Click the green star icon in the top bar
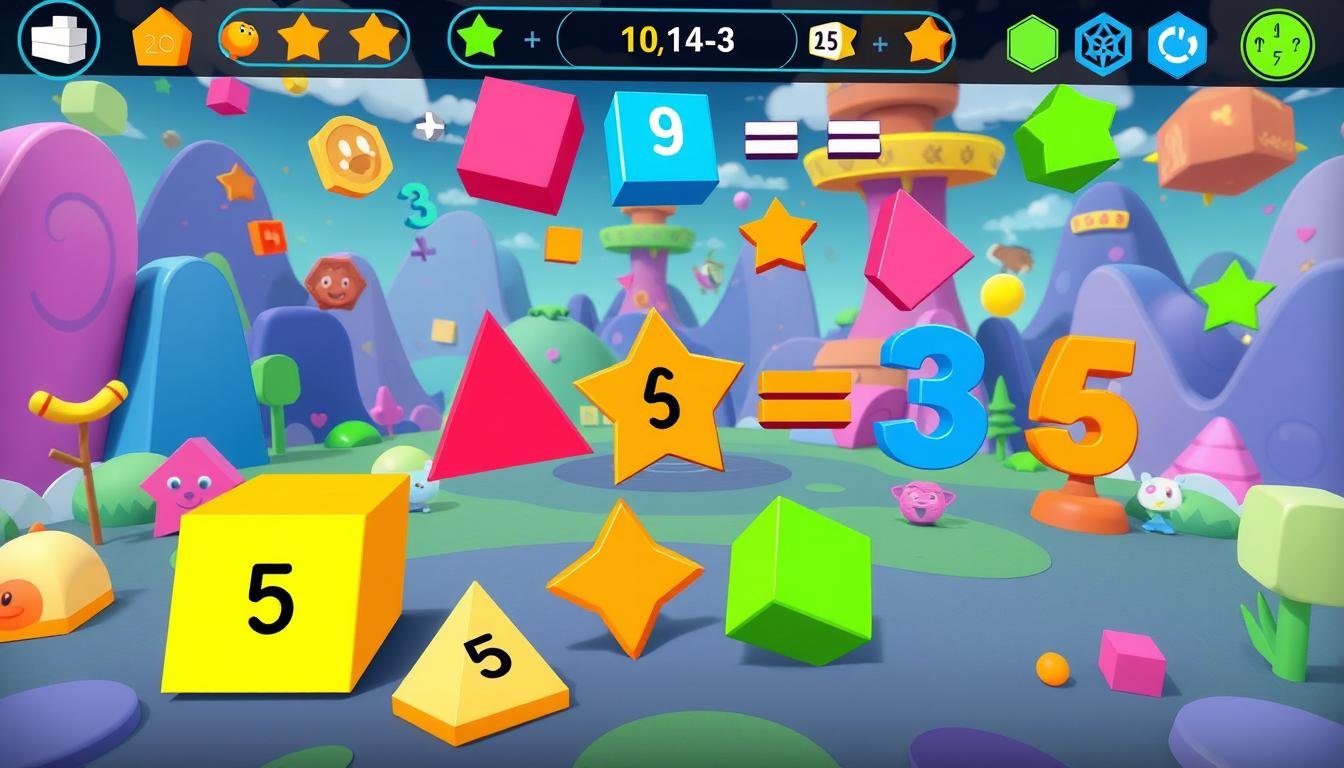Screen dimensions: 1344x768 pos(479,40)
